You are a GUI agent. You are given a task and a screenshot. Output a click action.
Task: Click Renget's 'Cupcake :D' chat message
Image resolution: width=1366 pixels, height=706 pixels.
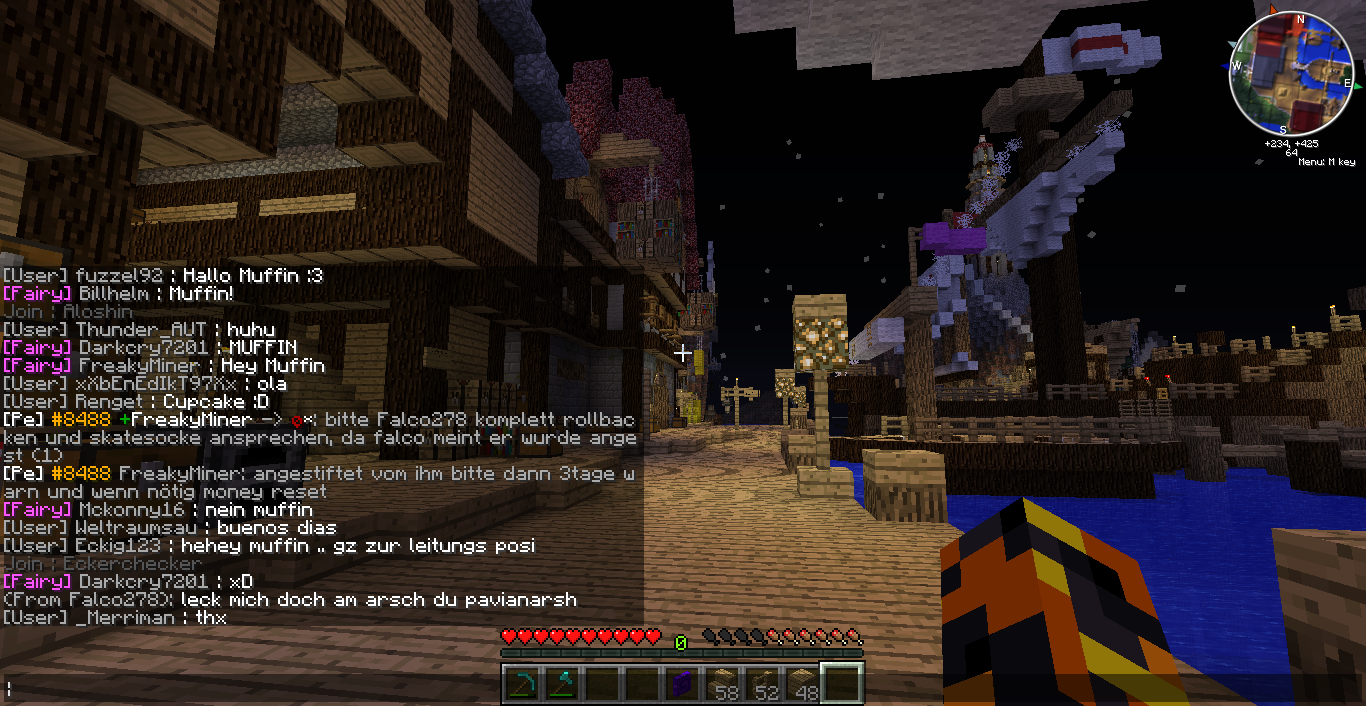129,402
